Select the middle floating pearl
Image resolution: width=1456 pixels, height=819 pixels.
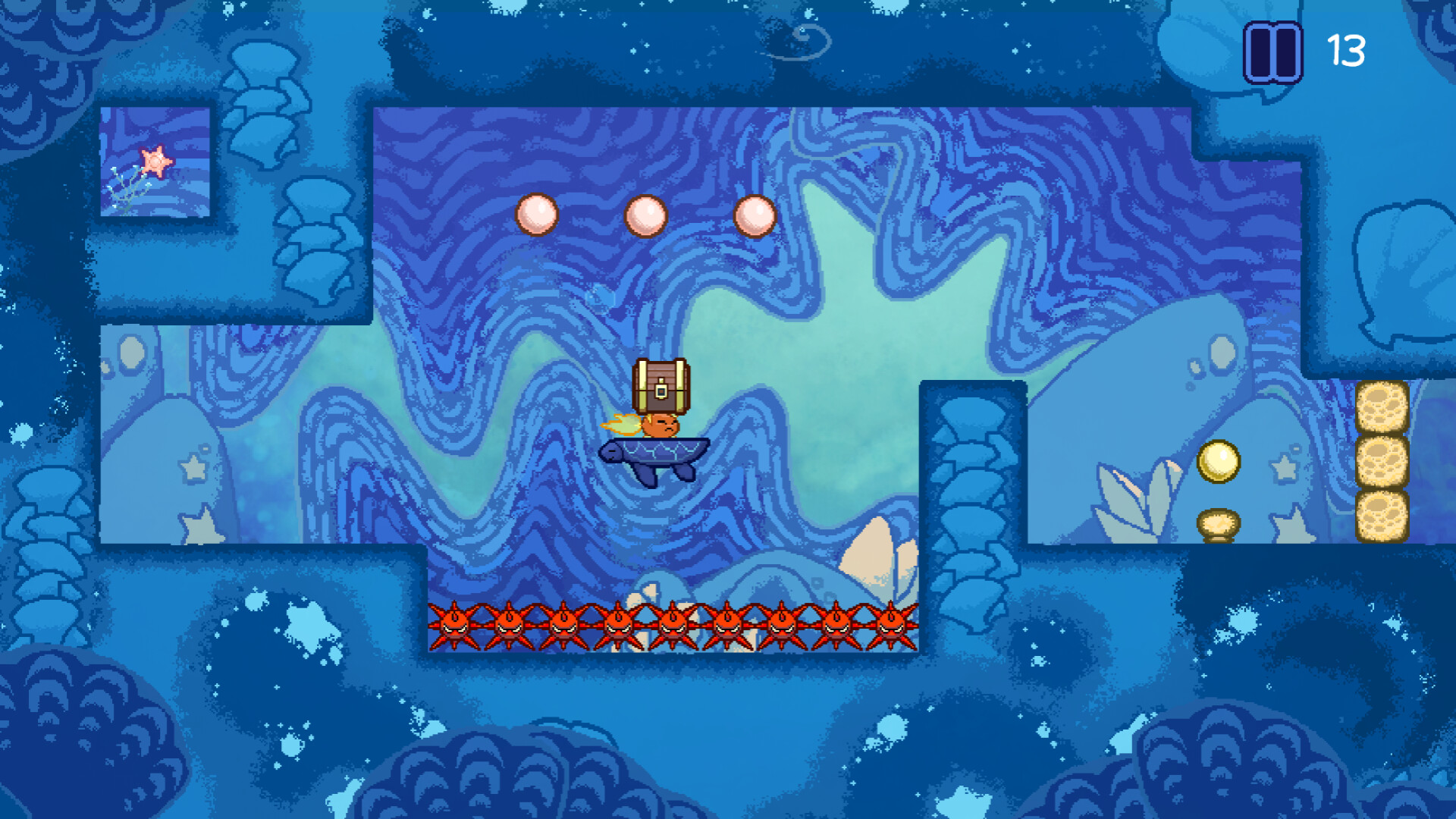(644, 217)
